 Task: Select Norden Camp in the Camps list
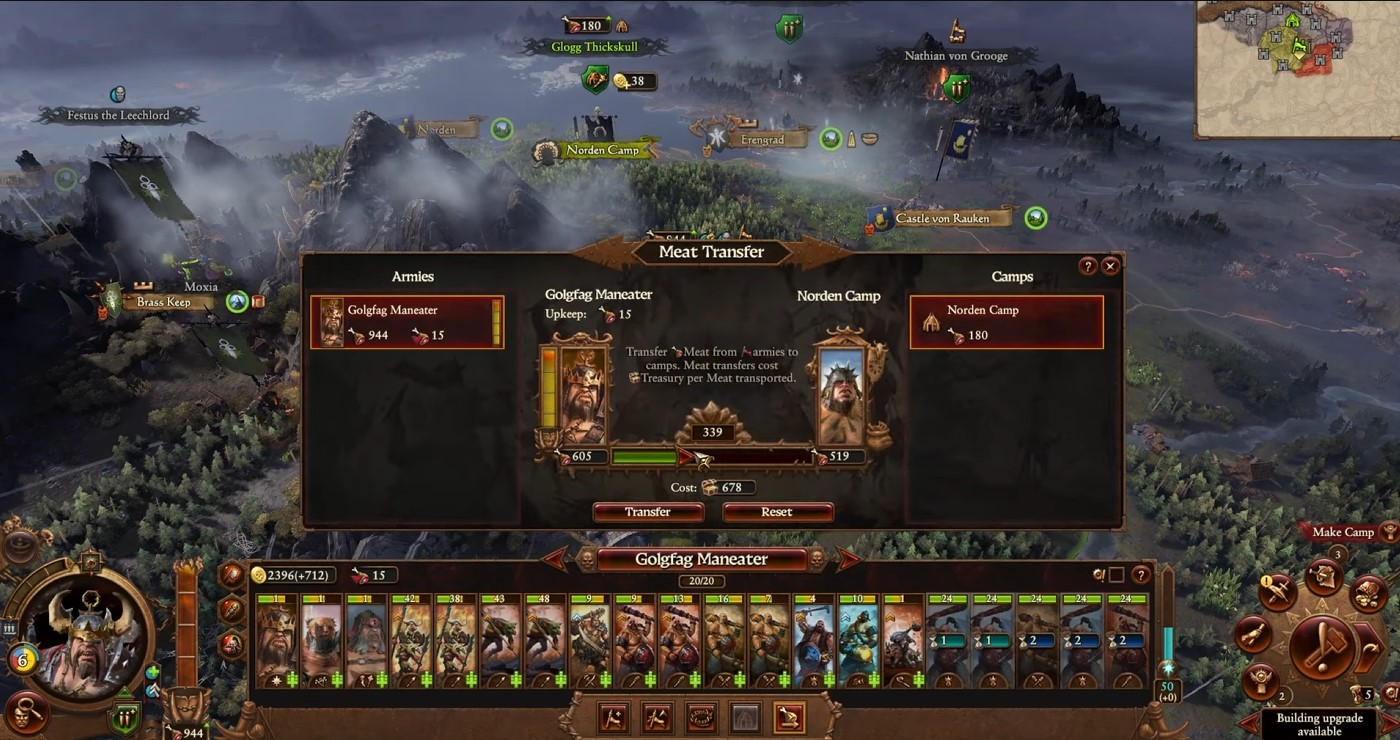pos(1005,320)
